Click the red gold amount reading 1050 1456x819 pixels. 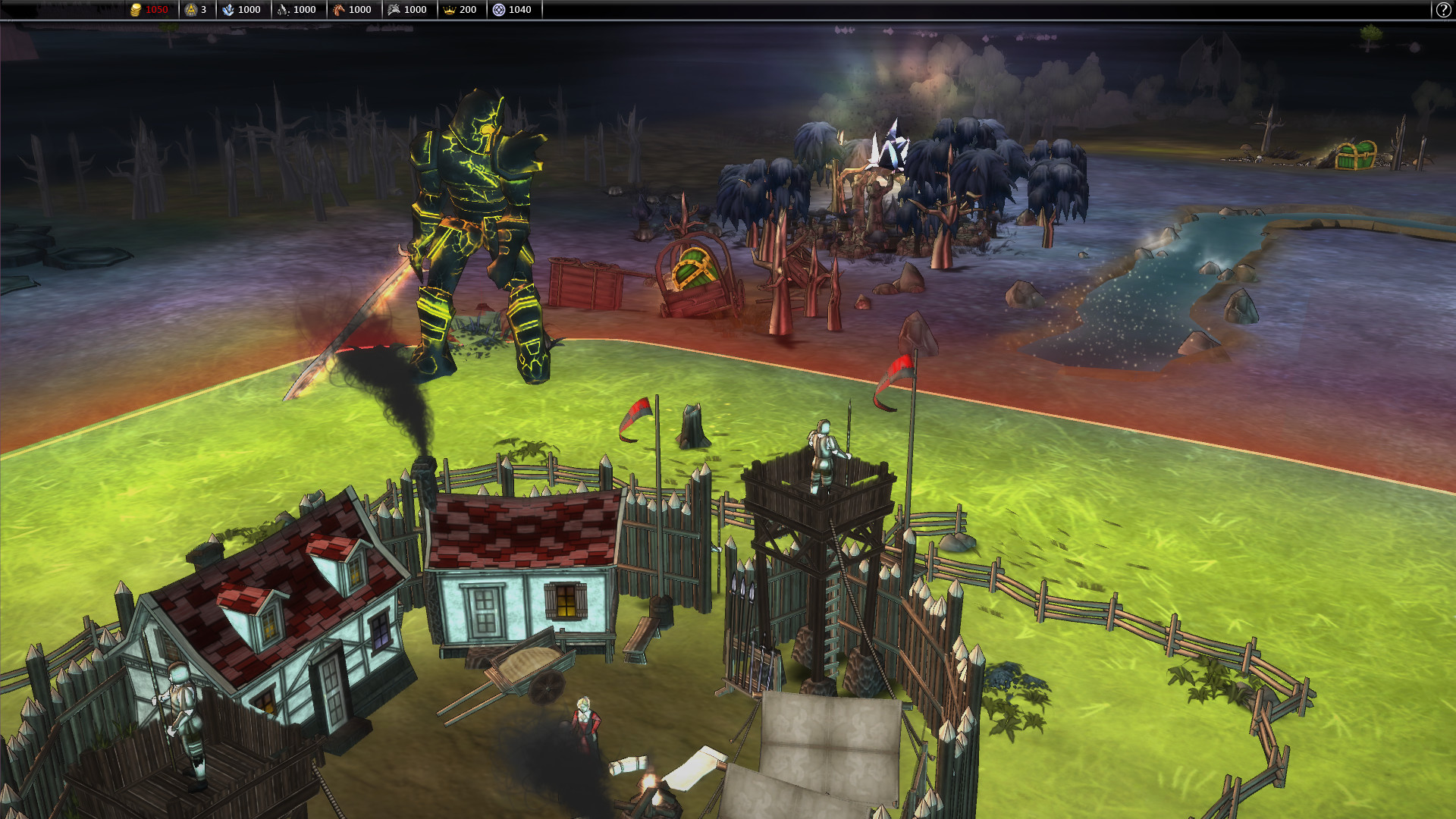point(157,9)
